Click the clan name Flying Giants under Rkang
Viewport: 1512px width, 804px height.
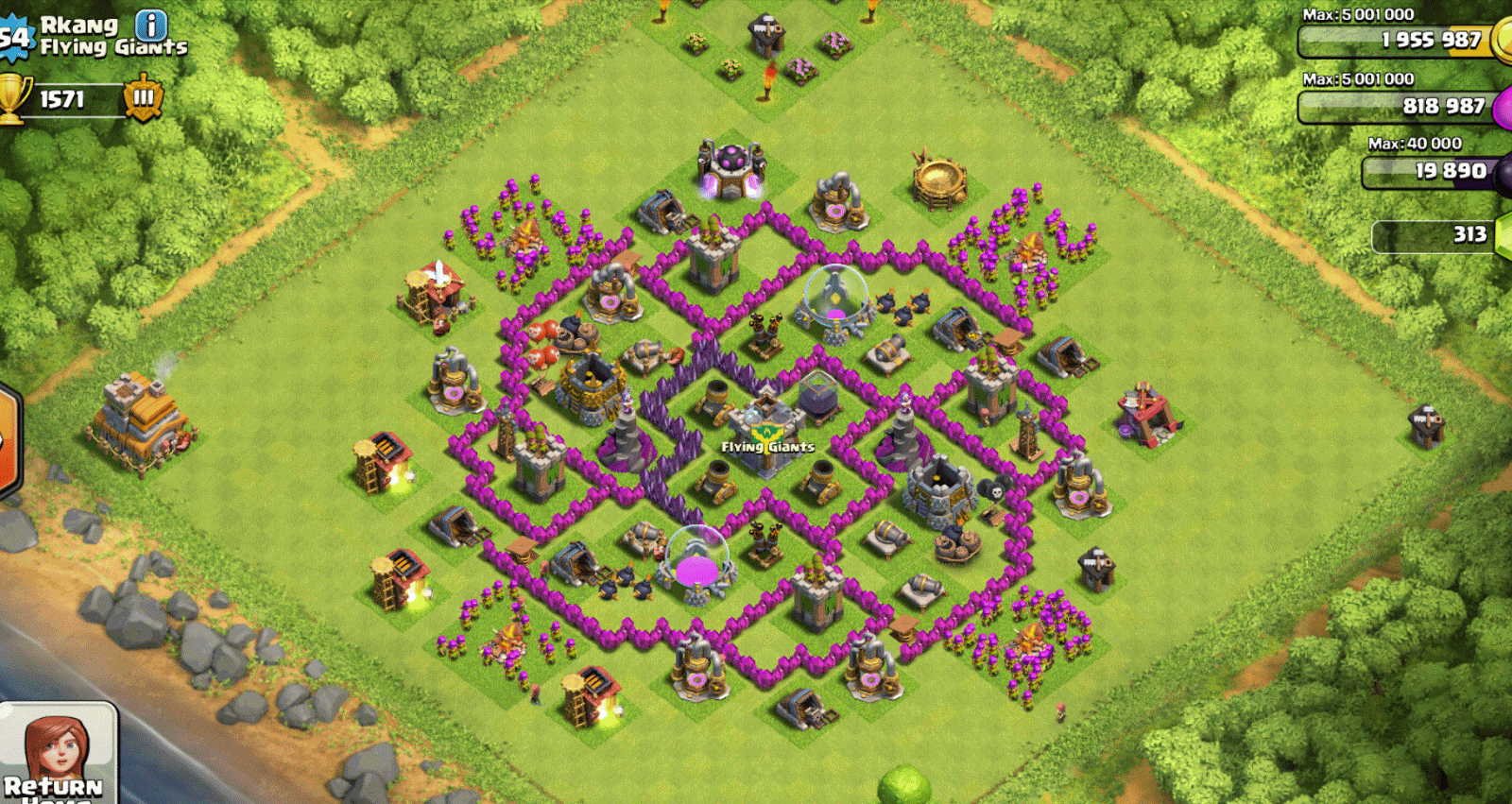[x=113, y=45]
